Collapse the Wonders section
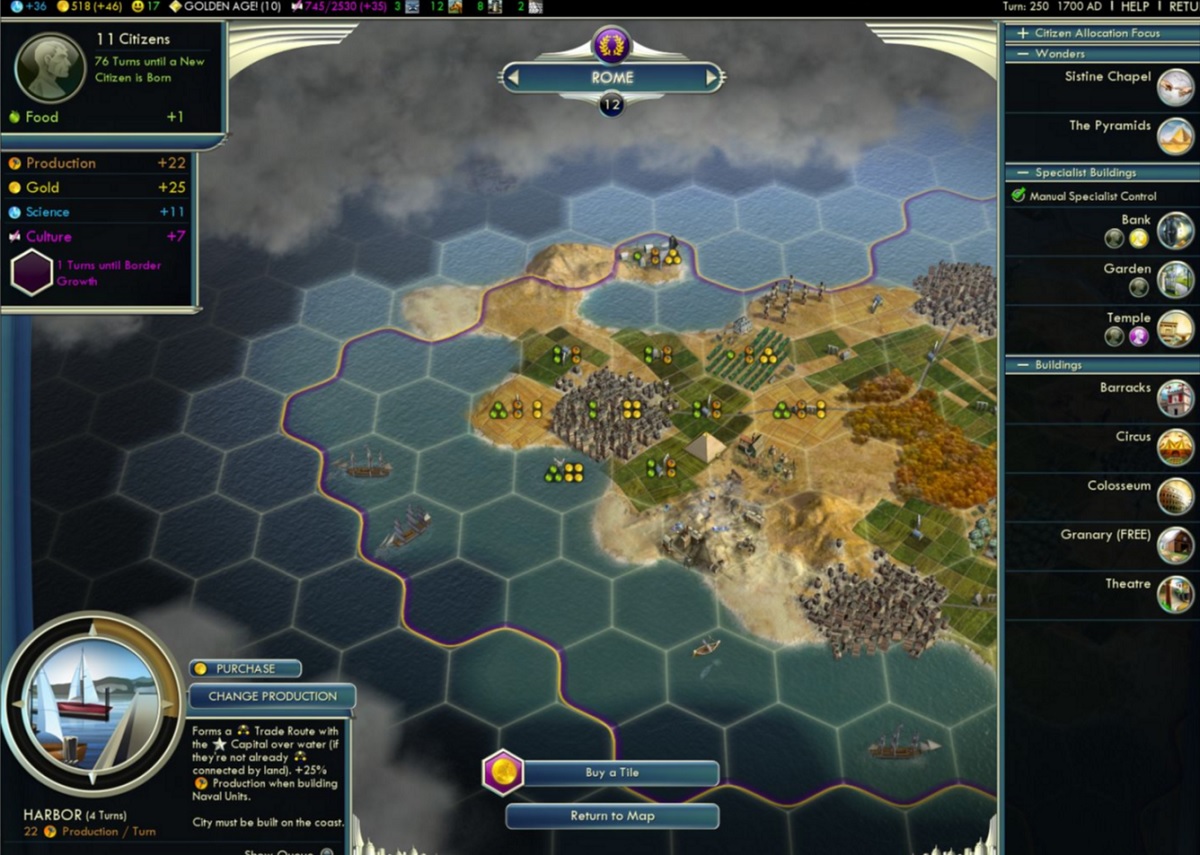Screen dimensions: 1200x855 1023,54
